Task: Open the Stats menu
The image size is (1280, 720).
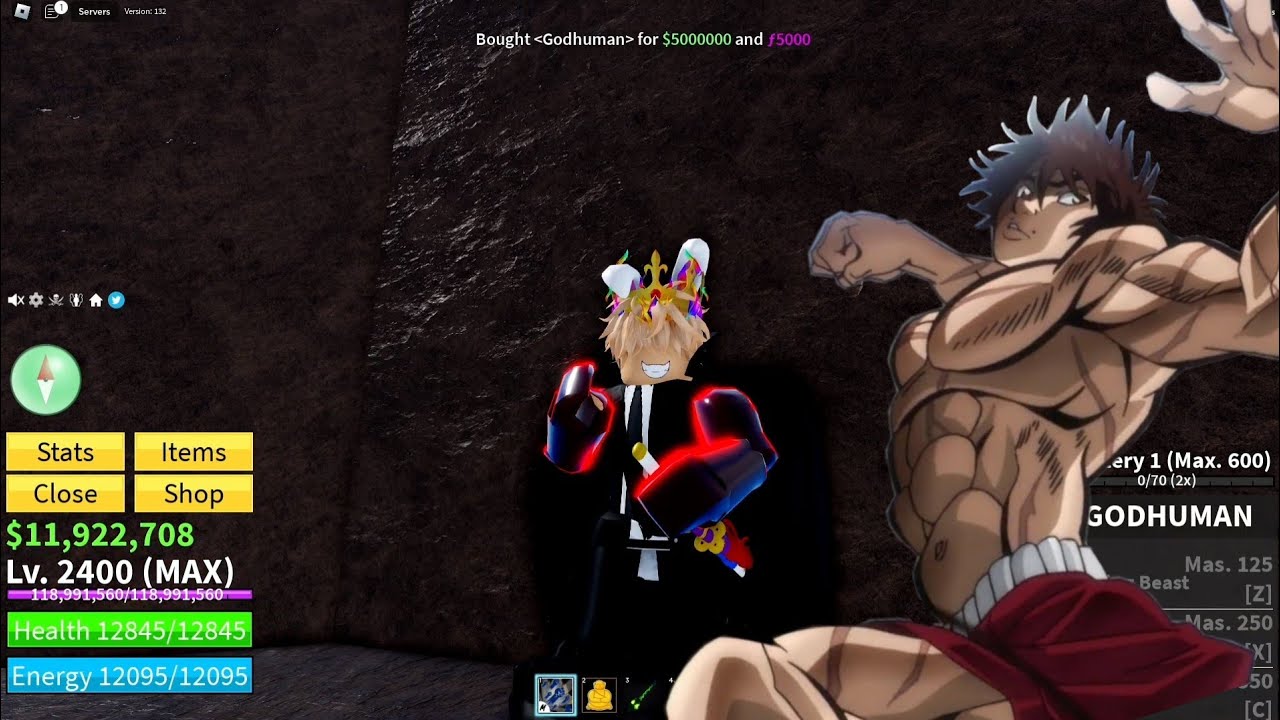Action: pos(65,452)
